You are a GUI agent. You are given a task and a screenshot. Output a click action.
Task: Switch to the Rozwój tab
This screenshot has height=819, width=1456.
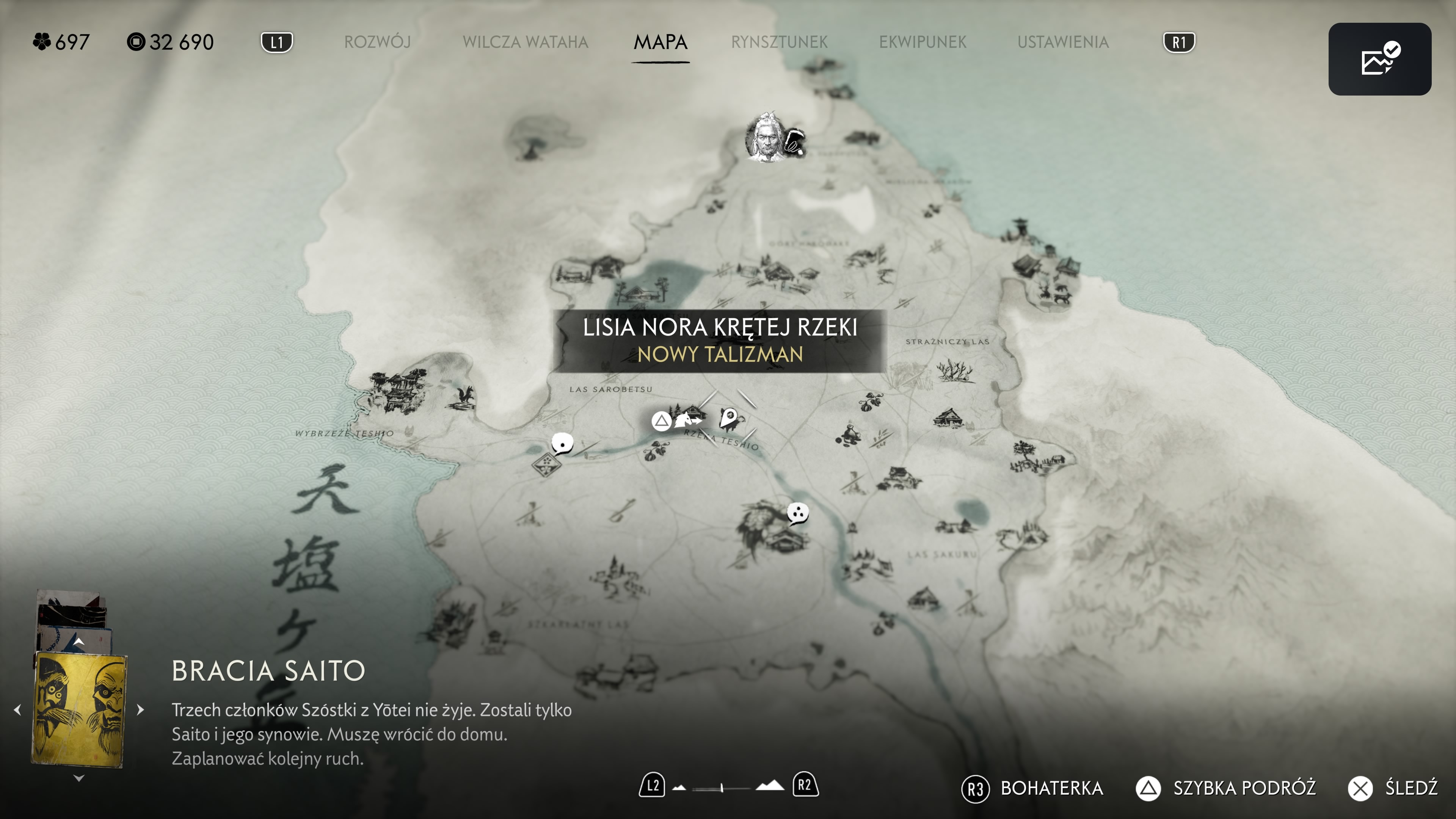pos(377,42)
